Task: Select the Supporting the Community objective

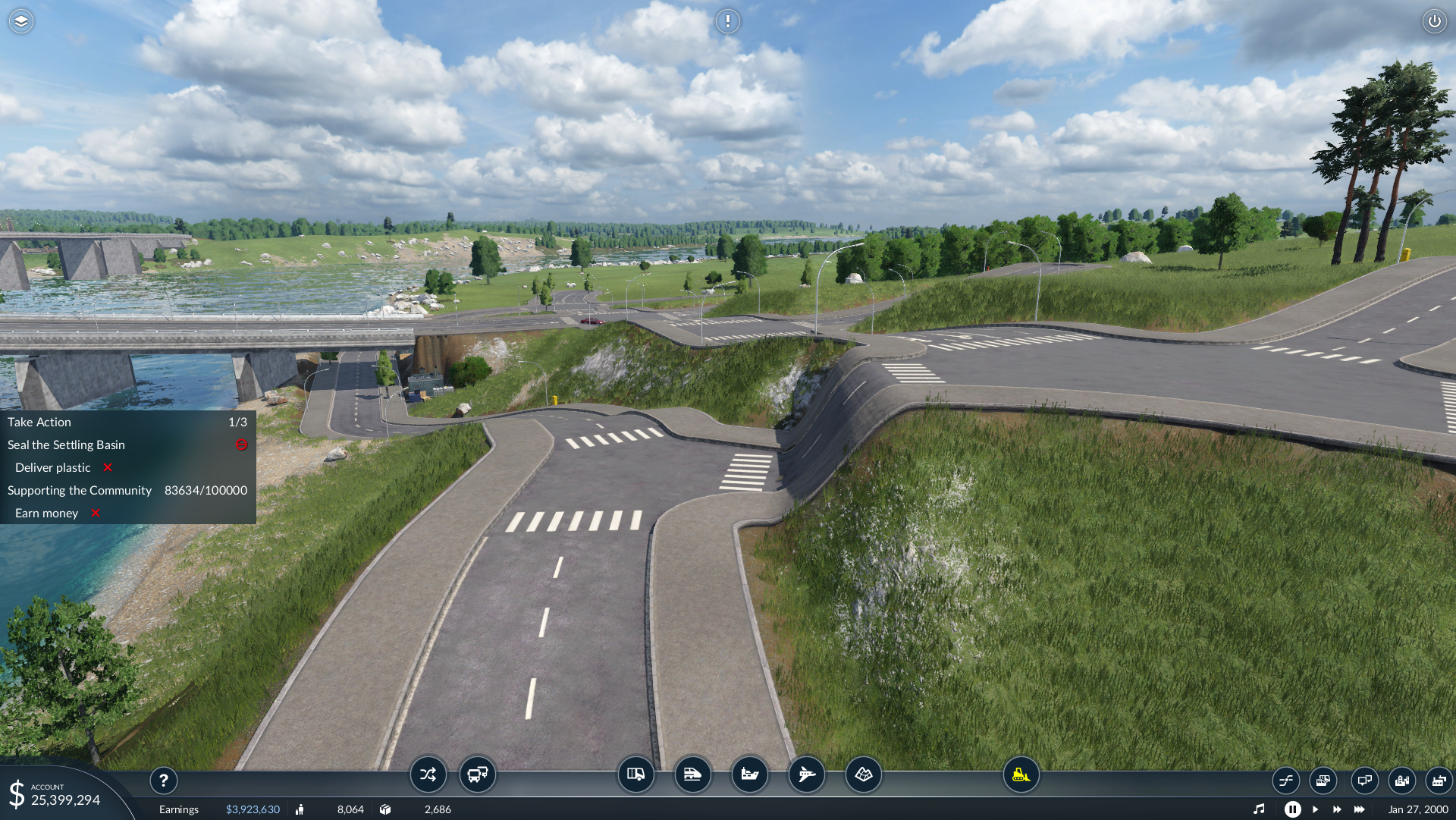Action: click(x=80, y=491)
